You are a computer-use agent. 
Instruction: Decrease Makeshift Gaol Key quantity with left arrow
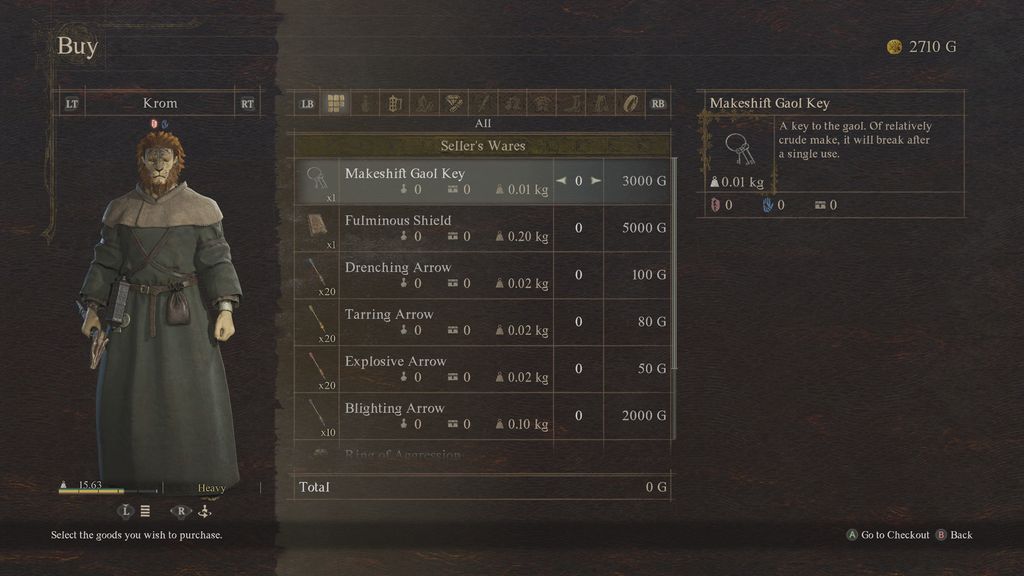coord(560,181)
